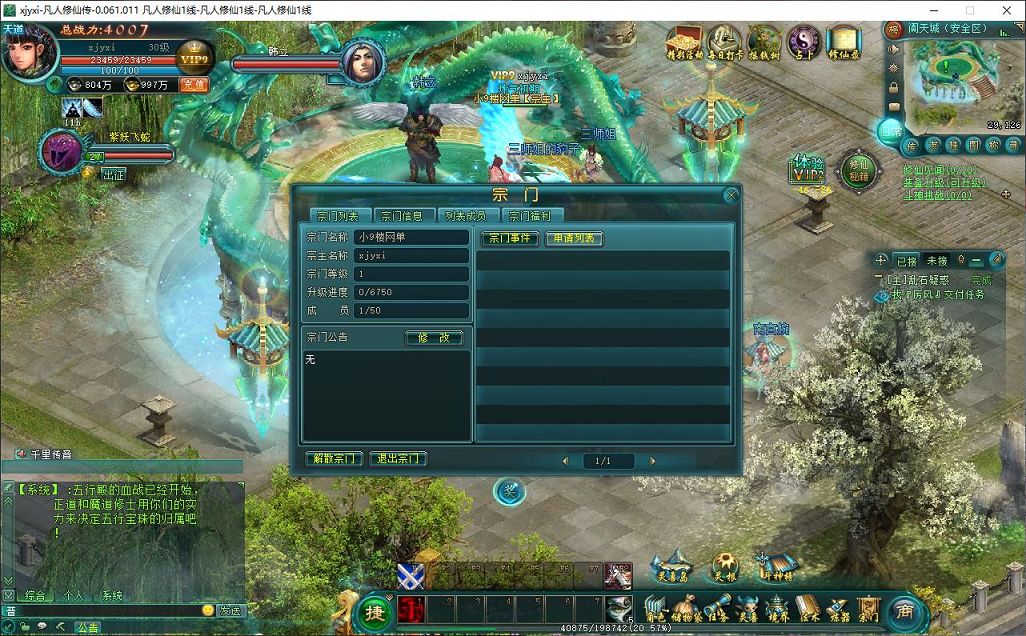
Task: Open the 占卜 yin-yang divination icon
Action: [x=803, y=42]
